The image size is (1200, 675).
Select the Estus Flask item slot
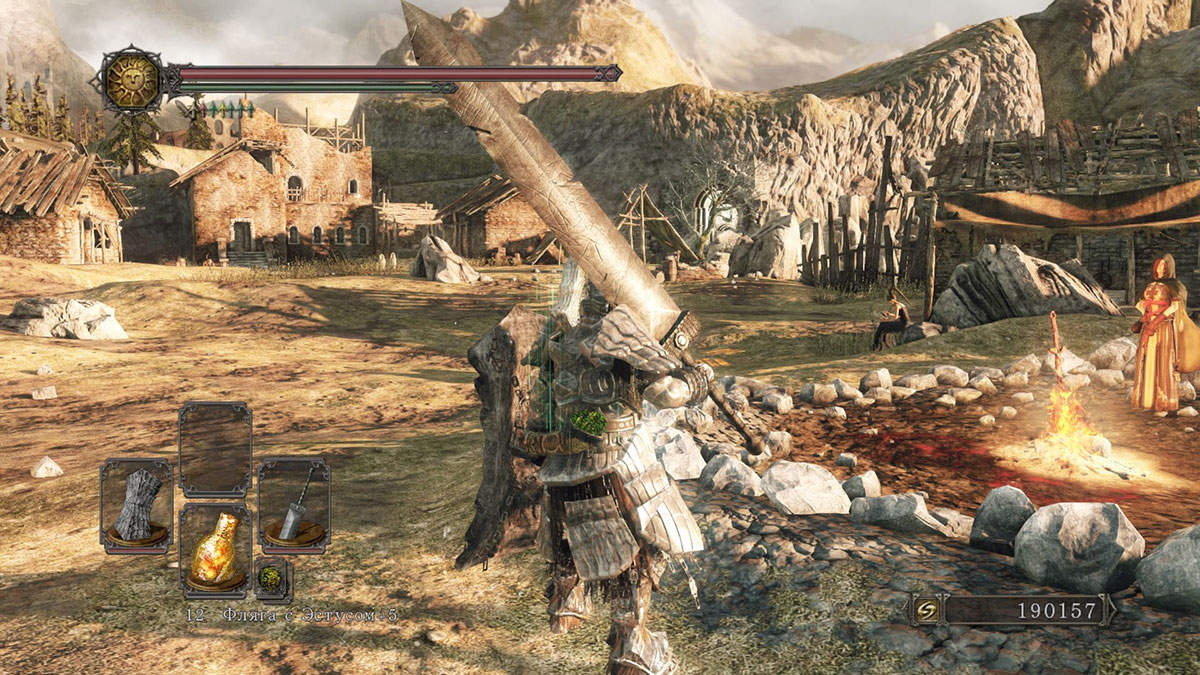[215, 550]
